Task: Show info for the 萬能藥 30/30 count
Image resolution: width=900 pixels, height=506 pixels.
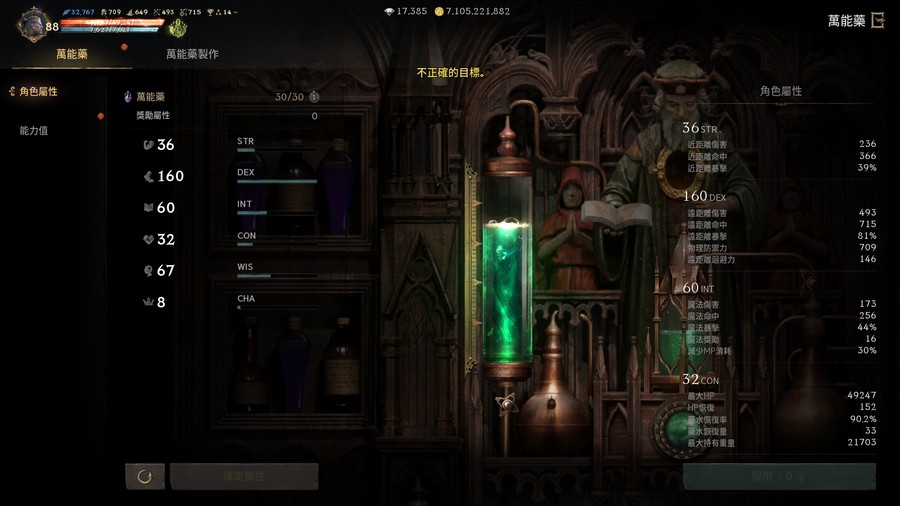Action: coord(314,97)
